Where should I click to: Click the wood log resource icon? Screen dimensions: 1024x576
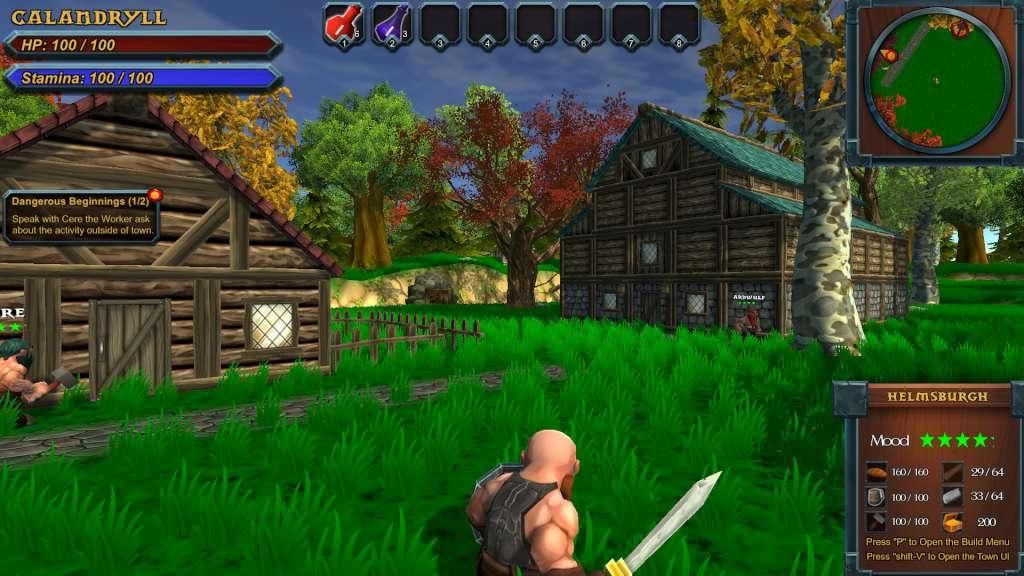point(952,473)
